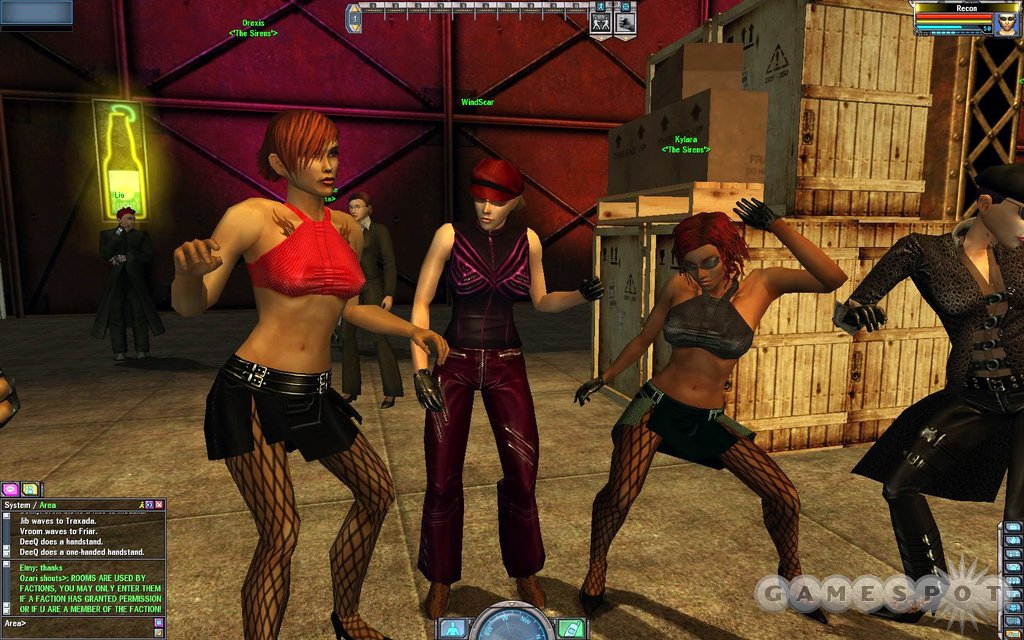Click the blue chat options button beside the close button
Screen dimensions: 1024x640
[150, 505]
